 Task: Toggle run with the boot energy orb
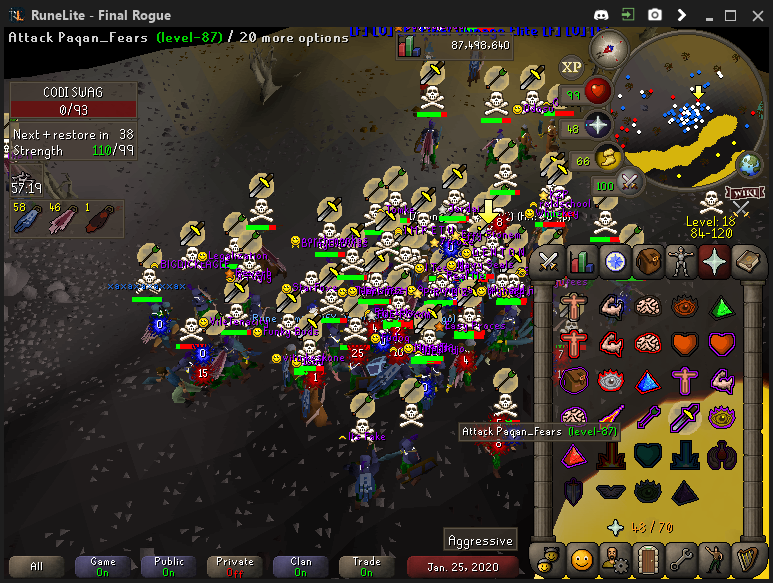click(608, 158)
